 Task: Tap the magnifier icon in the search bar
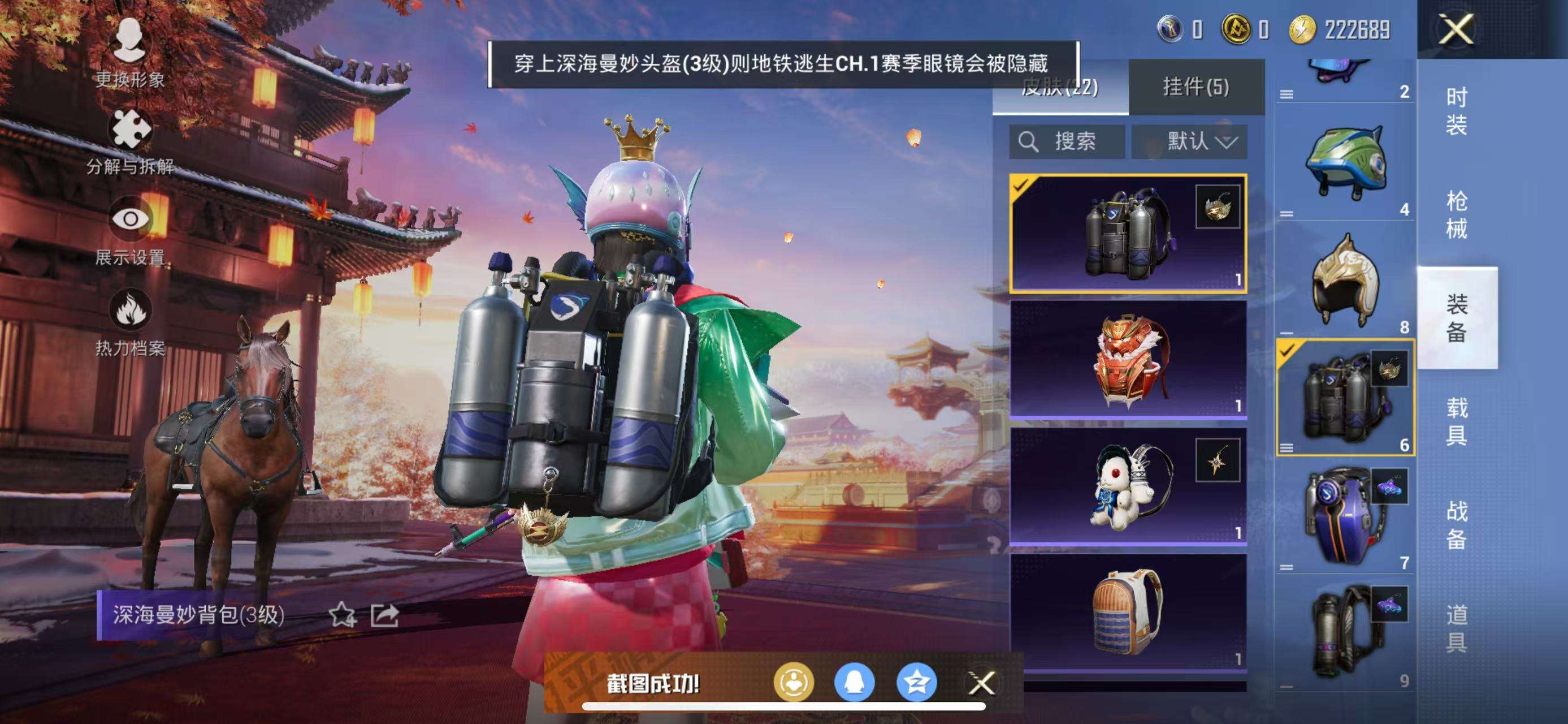coord(1029,142)
